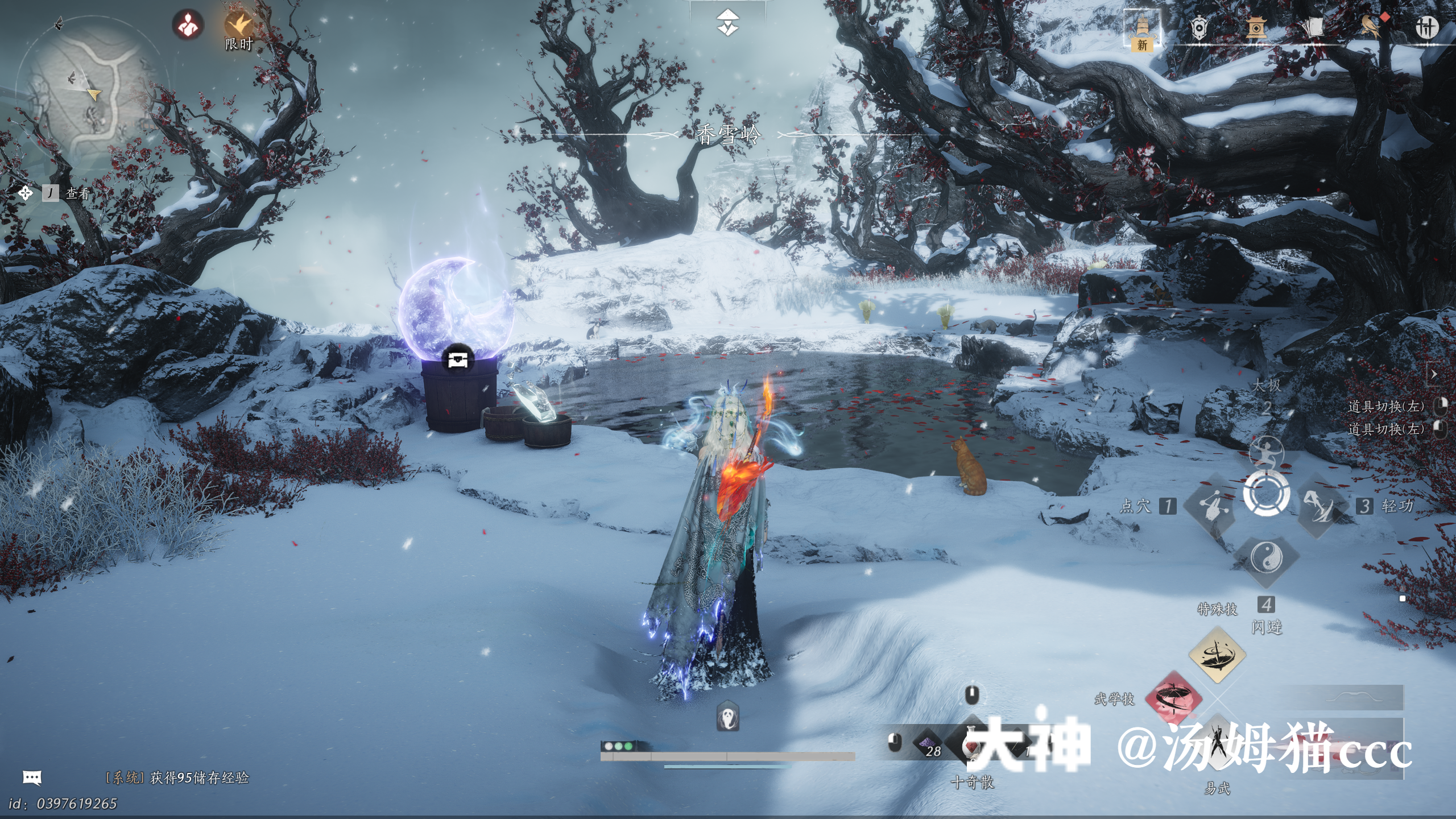Use the red umbrella 武学技 skill
Viewport: 1456px width, 819px height.
1173,700
